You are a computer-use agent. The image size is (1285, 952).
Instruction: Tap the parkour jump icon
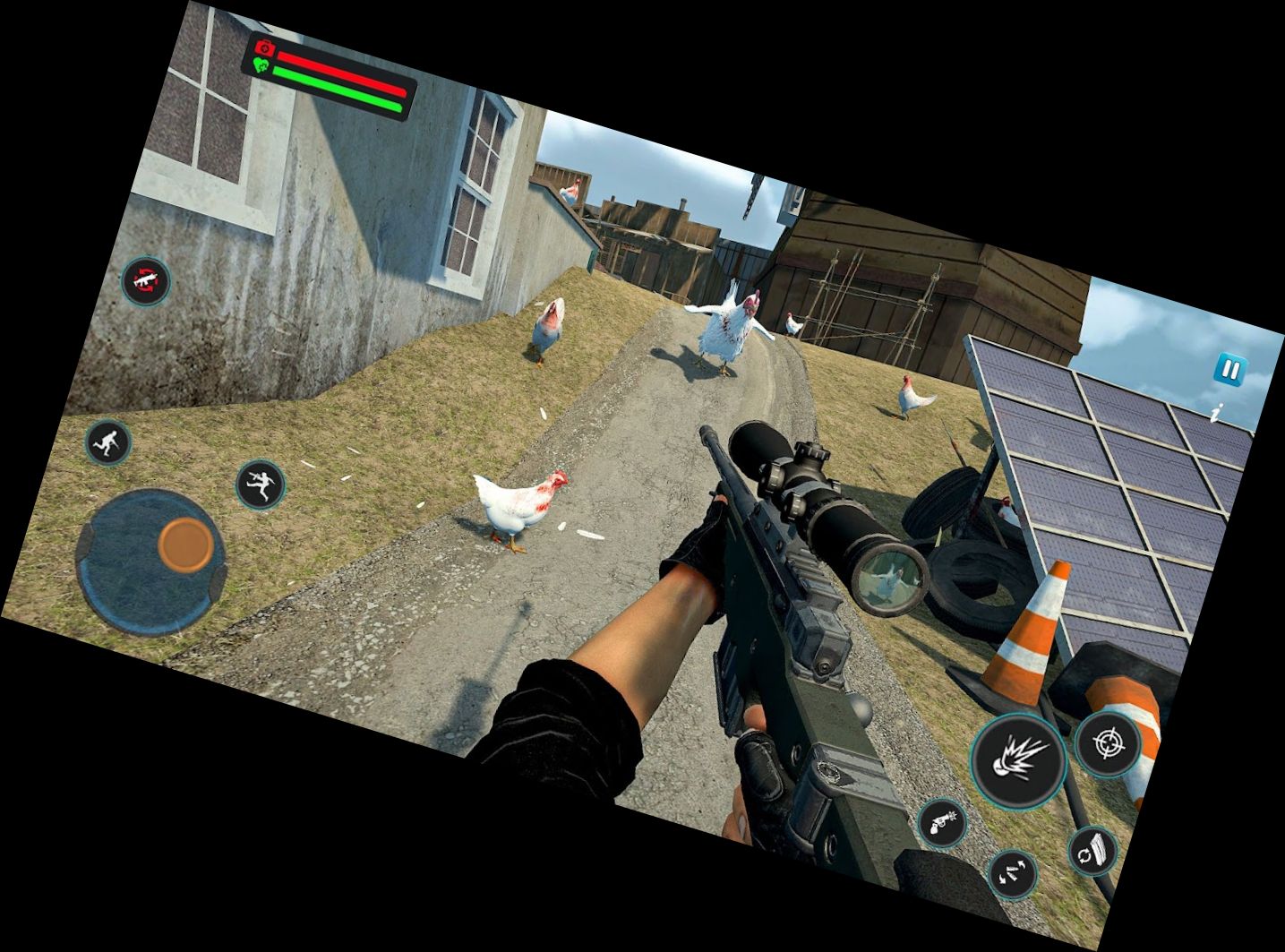(260, 484)
